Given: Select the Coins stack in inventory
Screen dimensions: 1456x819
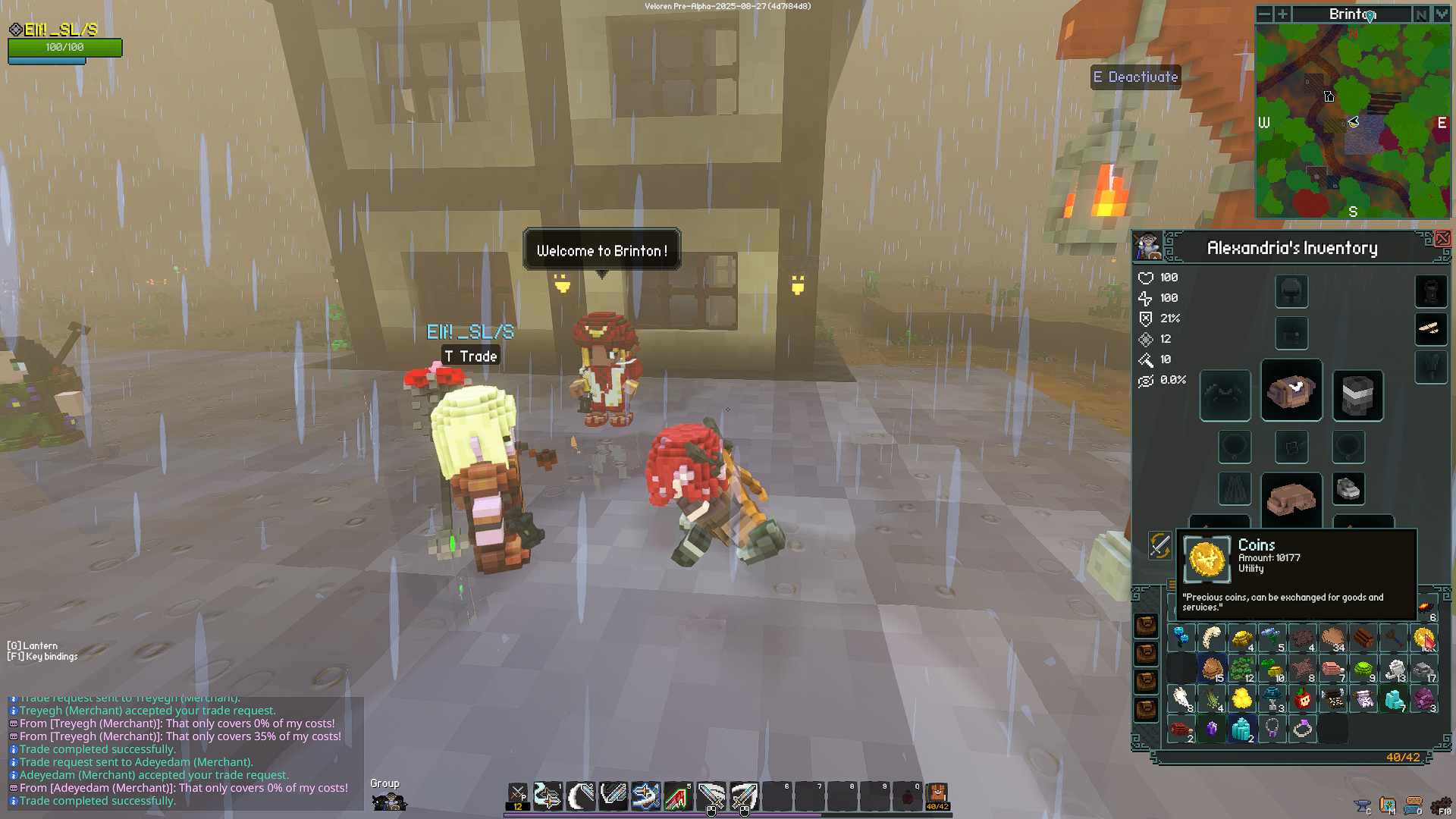Looking at the screenshot, I should coord(1424,639).
